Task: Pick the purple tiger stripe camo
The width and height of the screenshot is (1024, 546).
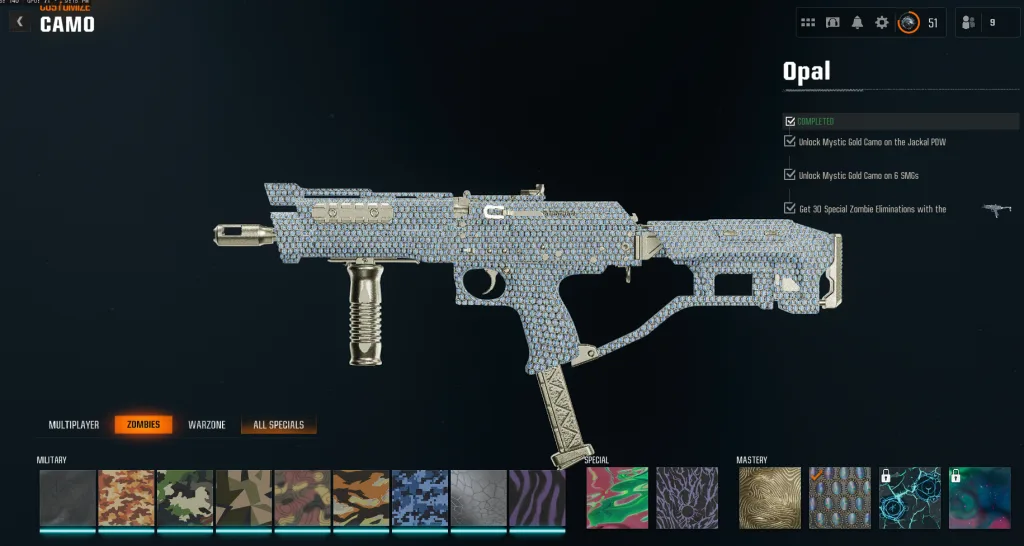Action: (x=537, y=498)
